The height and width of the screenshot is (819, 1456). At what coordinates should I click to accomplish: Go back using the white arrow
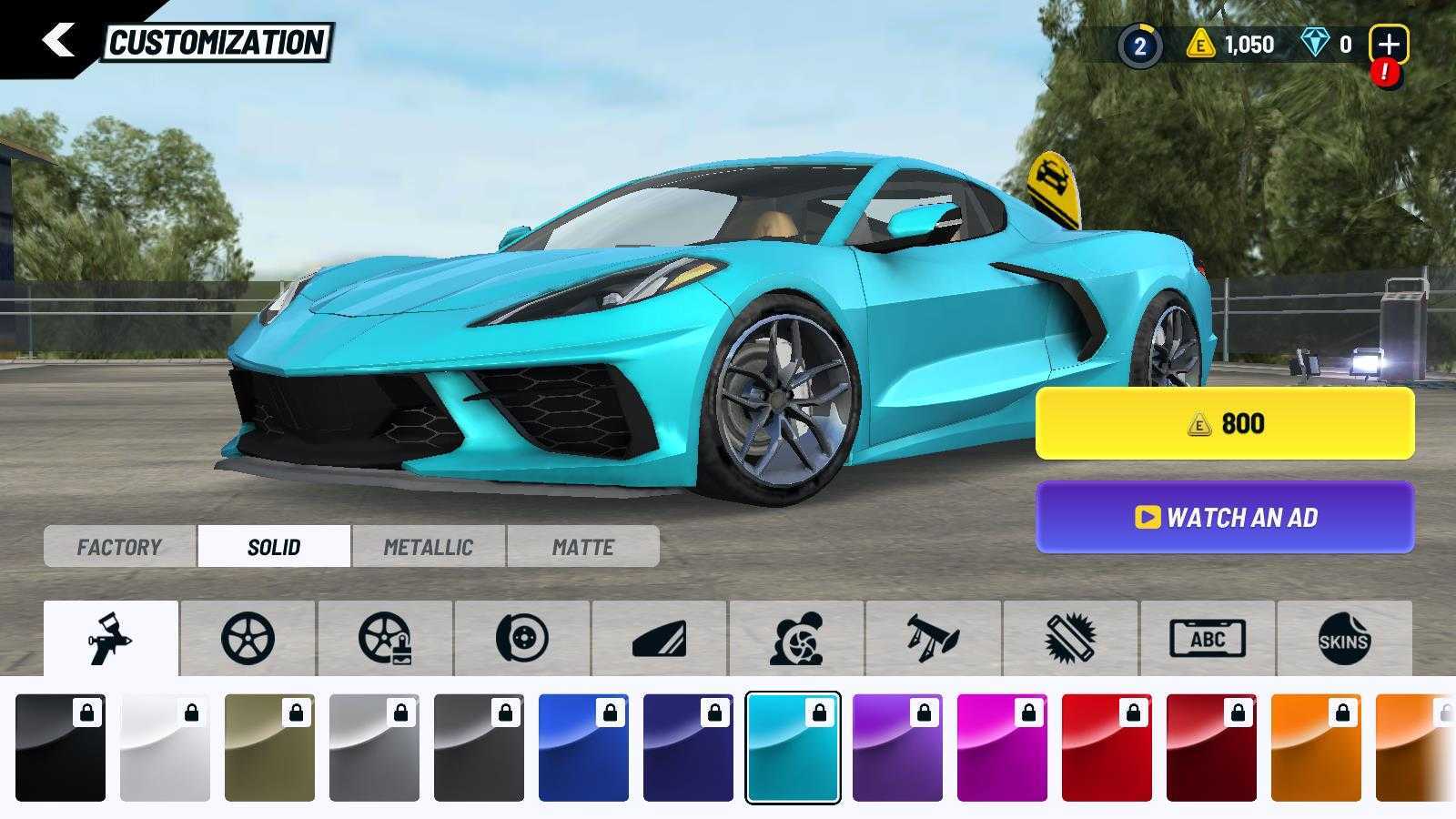(x=57, y=41)
